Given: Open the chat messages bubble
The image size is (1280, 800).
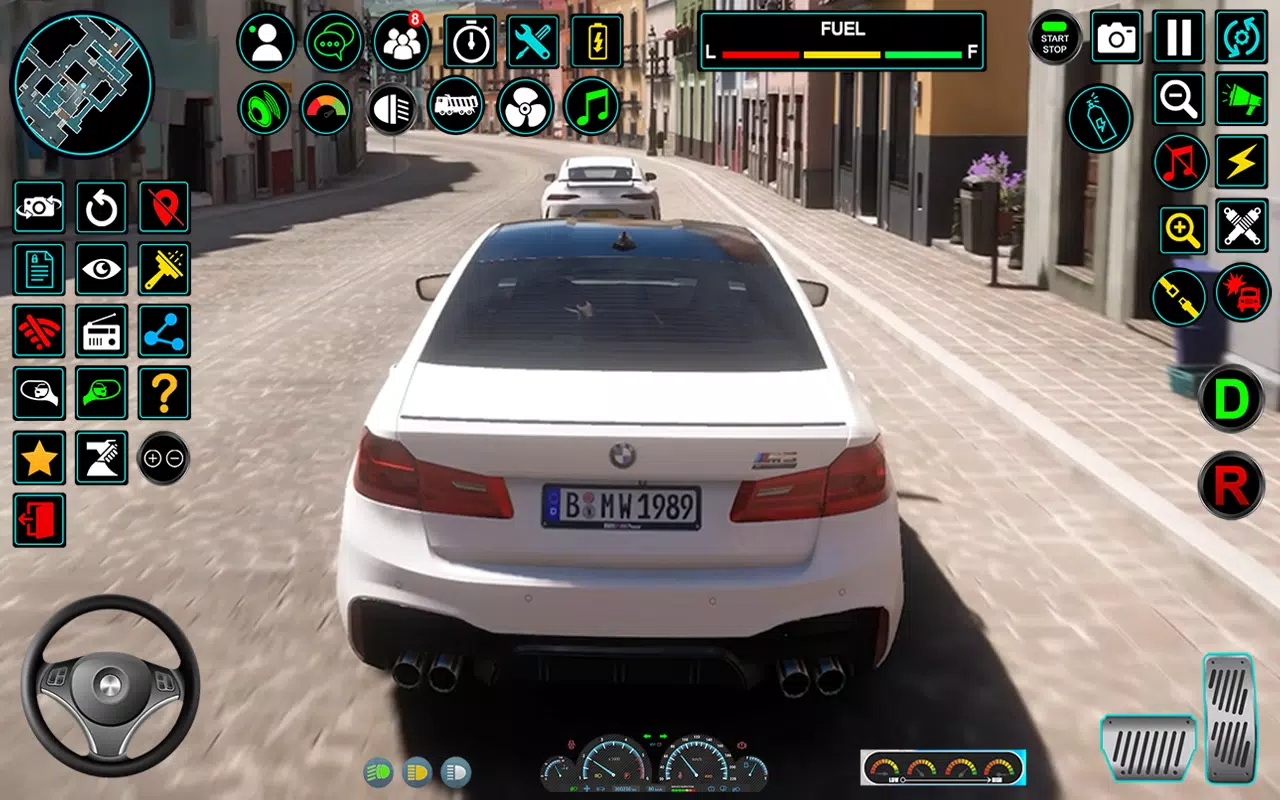Looking at the screenshot, I should tap(334, 40).
